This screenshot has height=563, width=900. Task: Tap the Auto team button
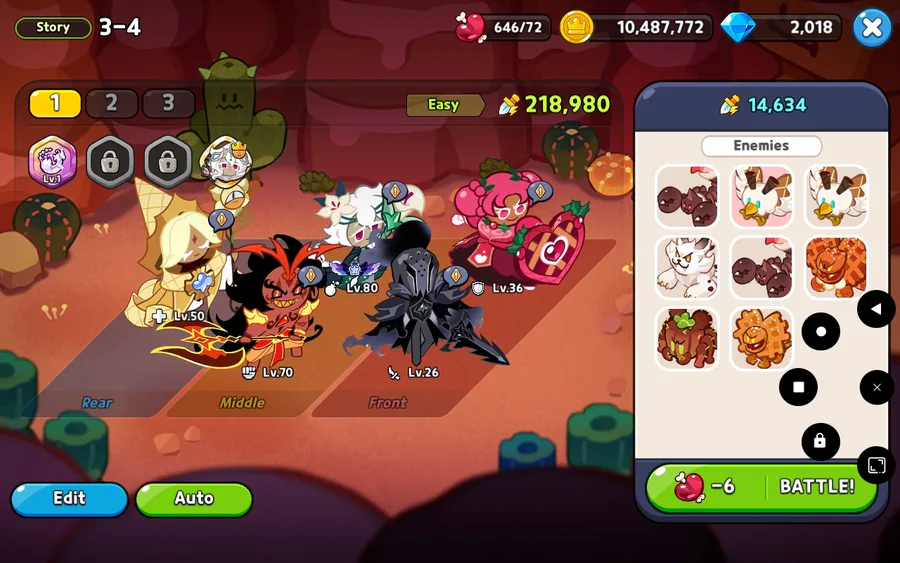(194, 498)
